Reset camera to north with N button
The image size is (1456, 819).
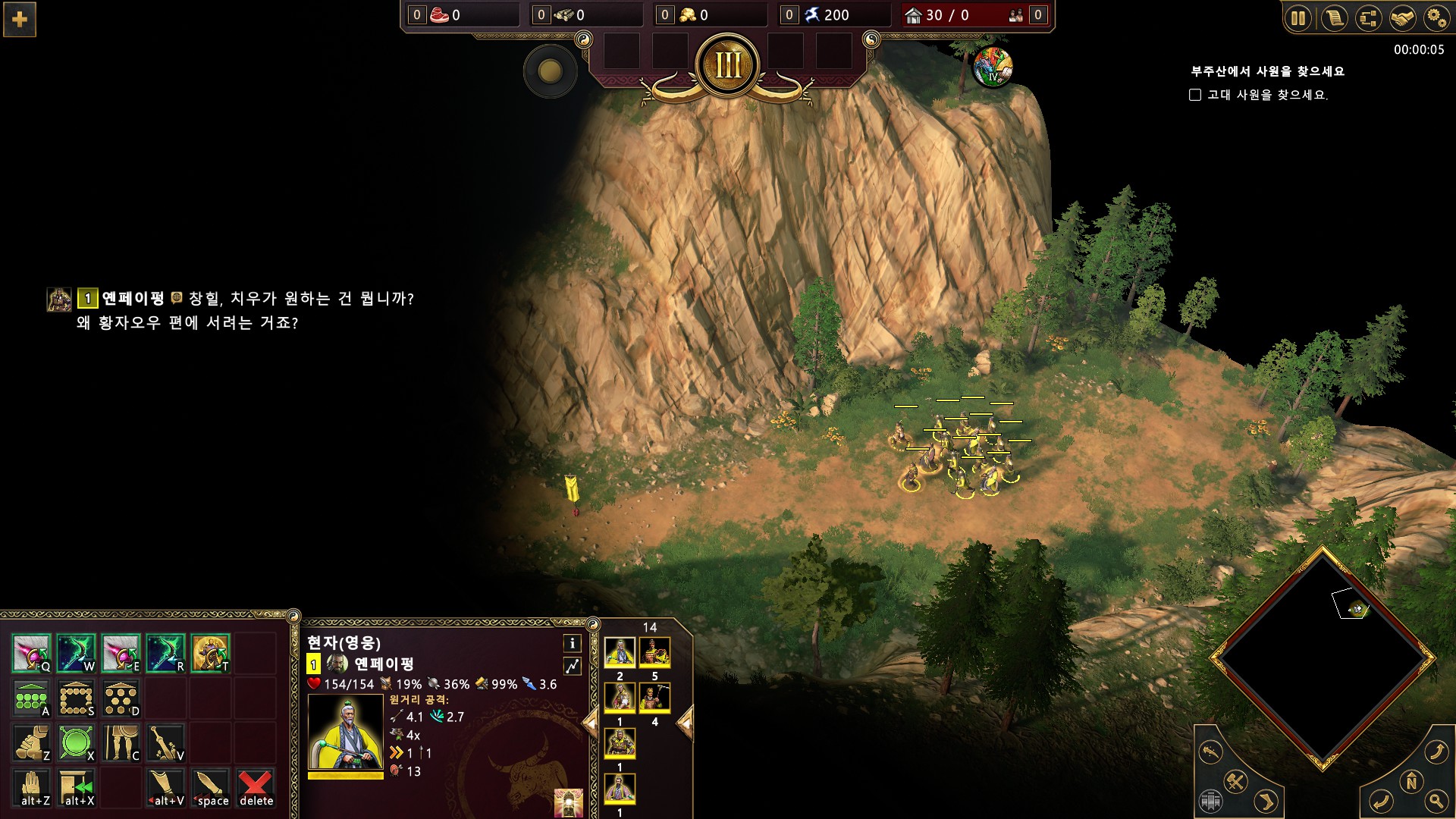tap(1411, 782)
